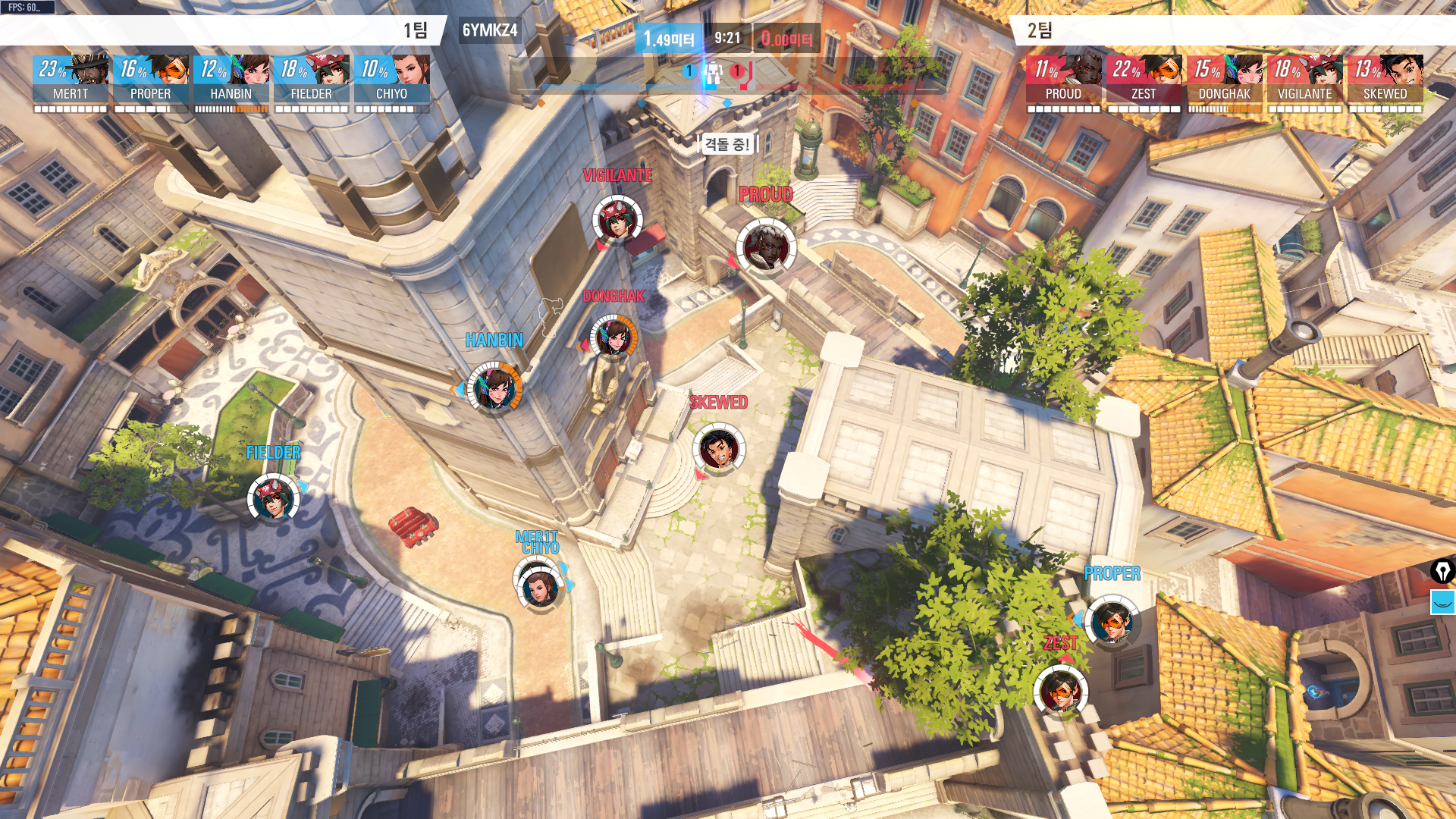The width and height of the screenshot is (1456, 819).
Task: Click FIELDER's player card
Action: pyautogui.click(x=312, y=81)
